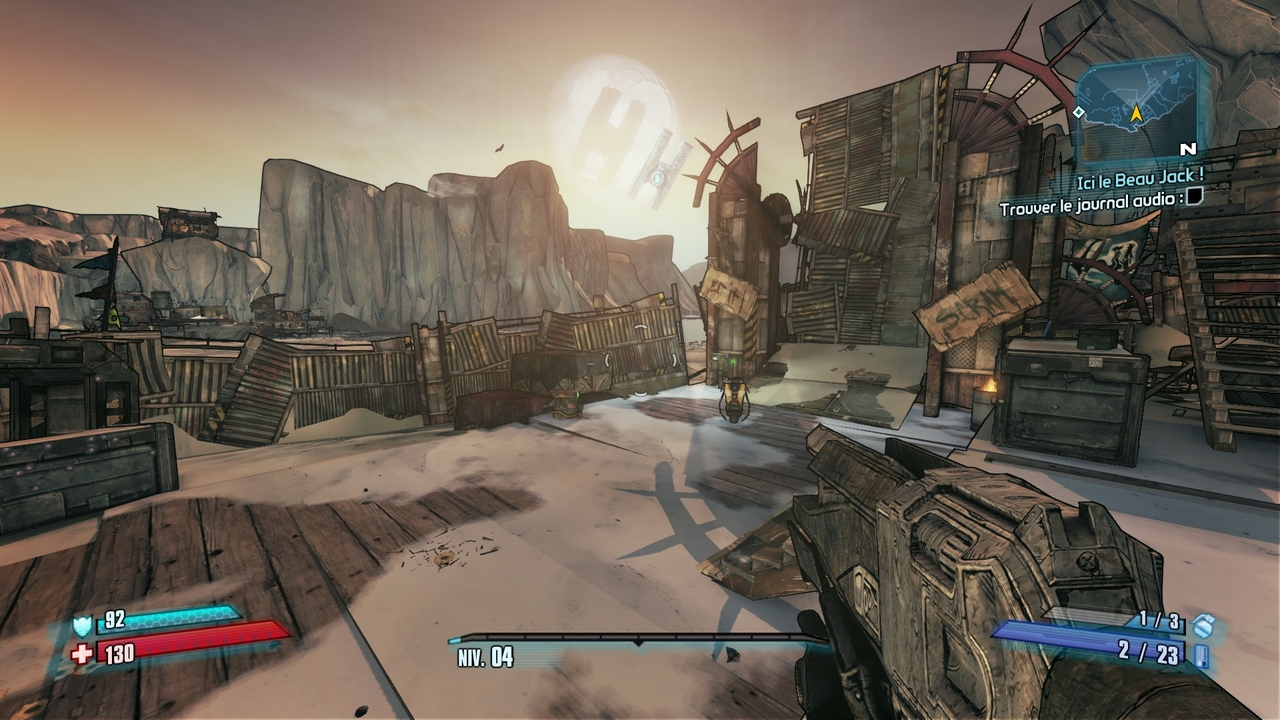Select the shield icon
Viewport: 1280px width, 720px height.
pos(82,625)
